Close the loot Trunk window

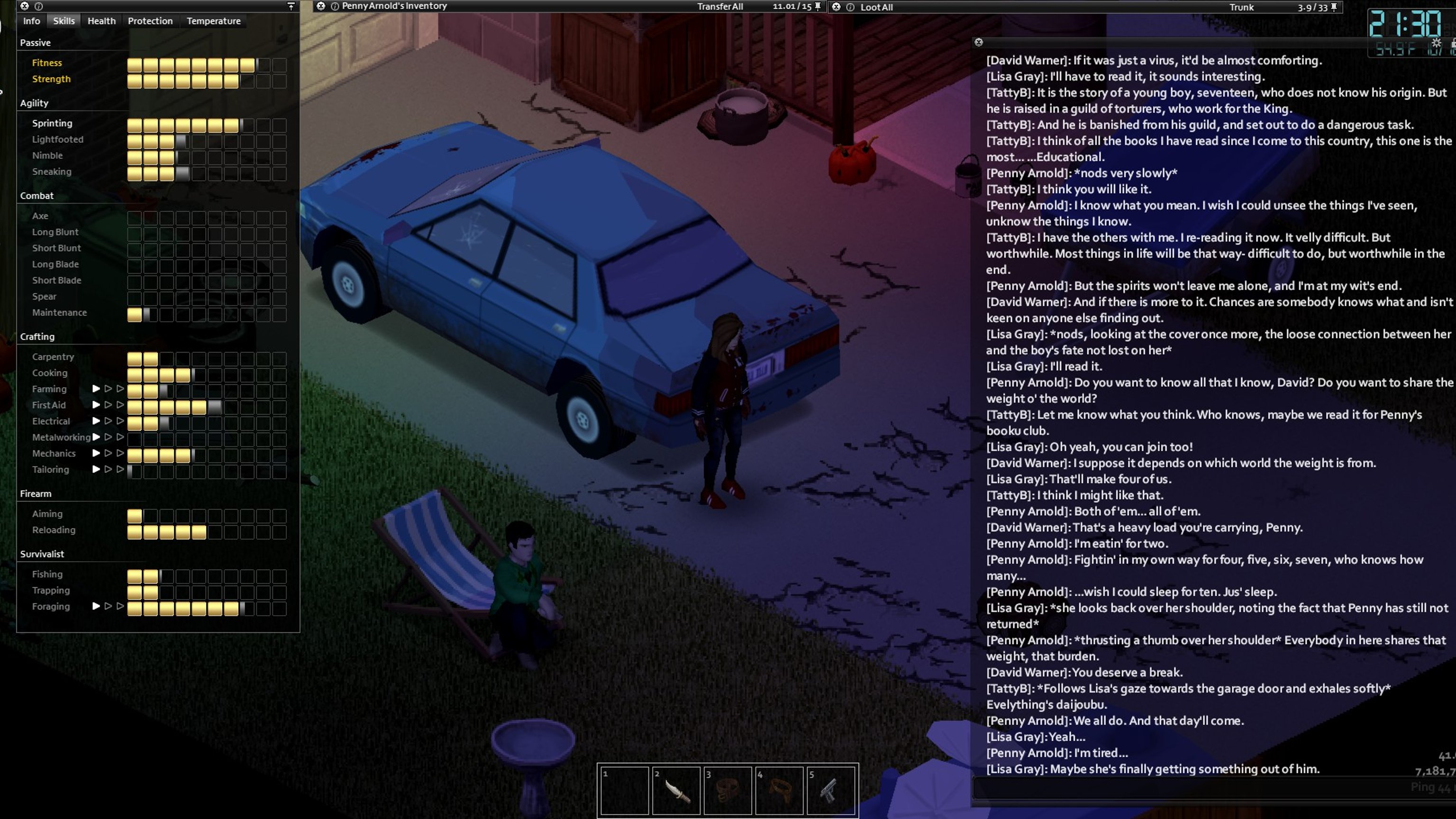coord(836,8)
